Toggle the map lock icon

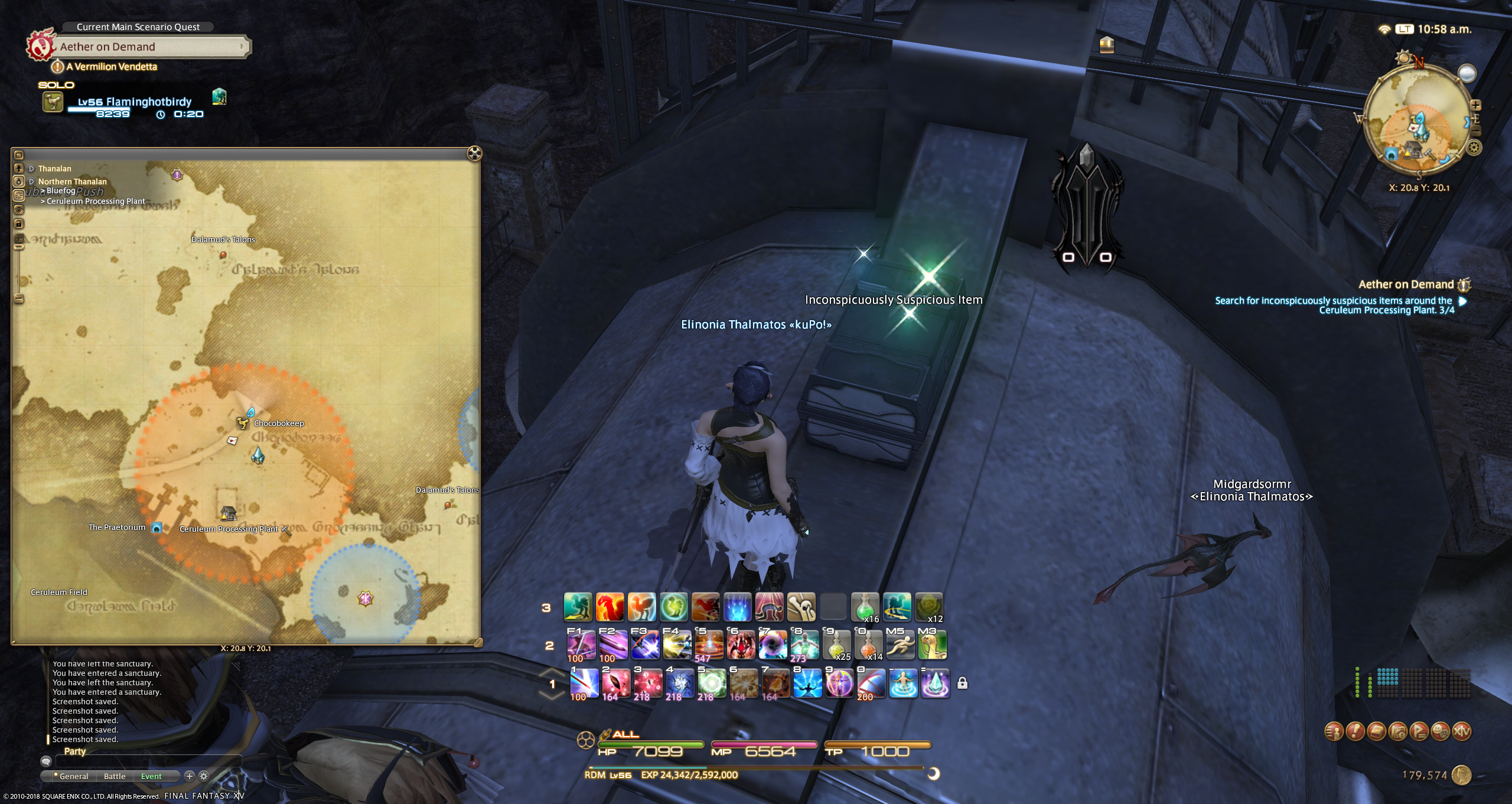coord(19,223)
